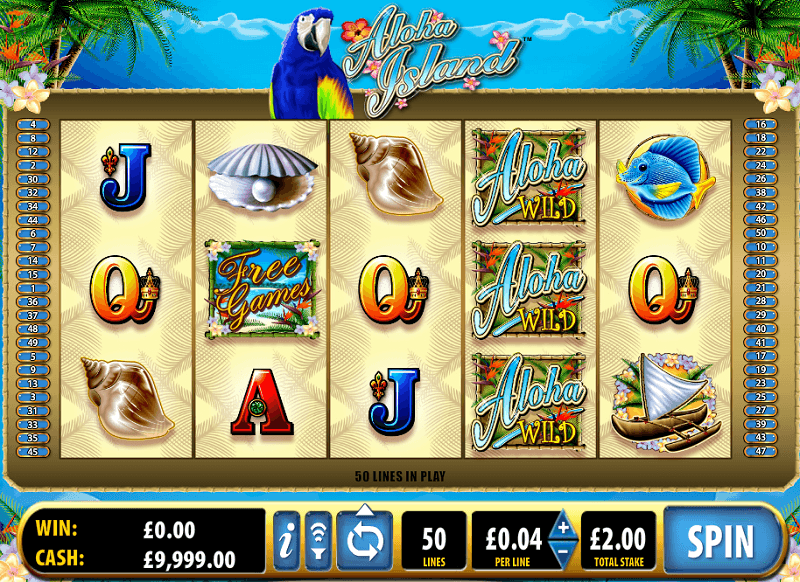
Task: Highlight payline marker number 50
Action: 762,233
